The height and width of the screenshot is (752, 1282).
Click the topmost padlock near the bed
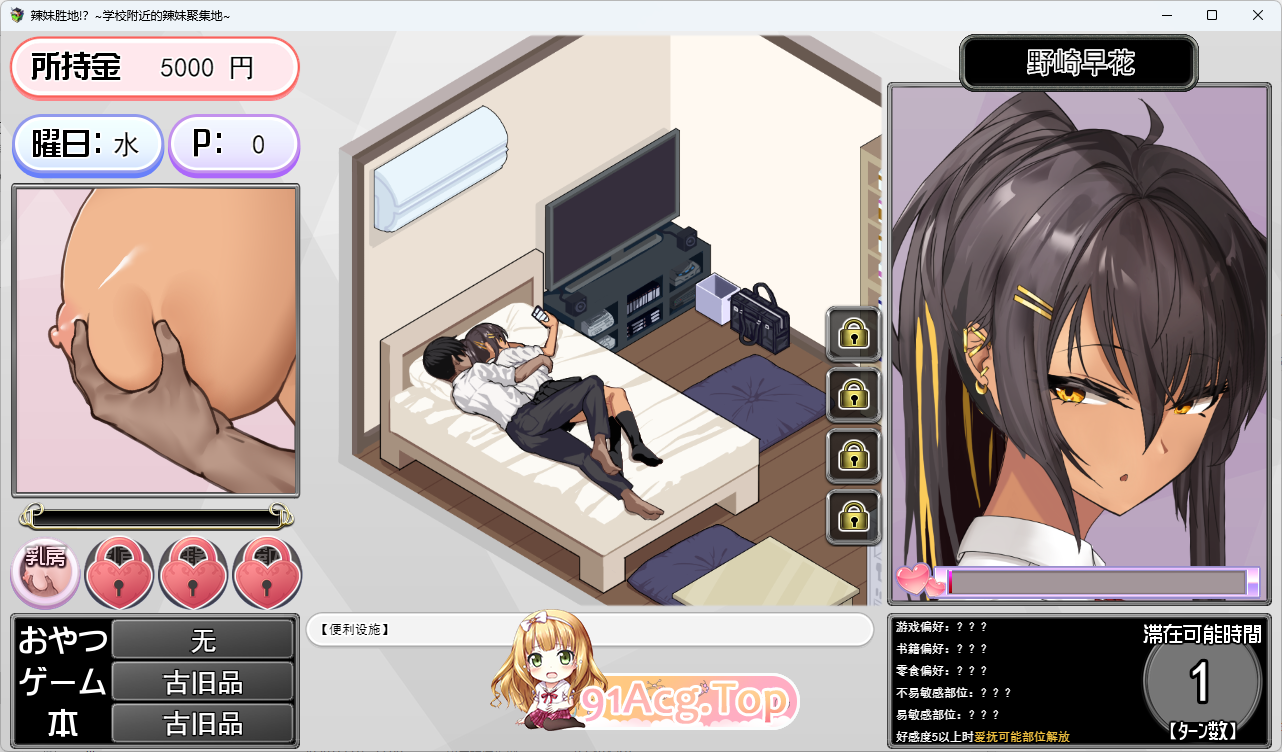tap(853, 335)
